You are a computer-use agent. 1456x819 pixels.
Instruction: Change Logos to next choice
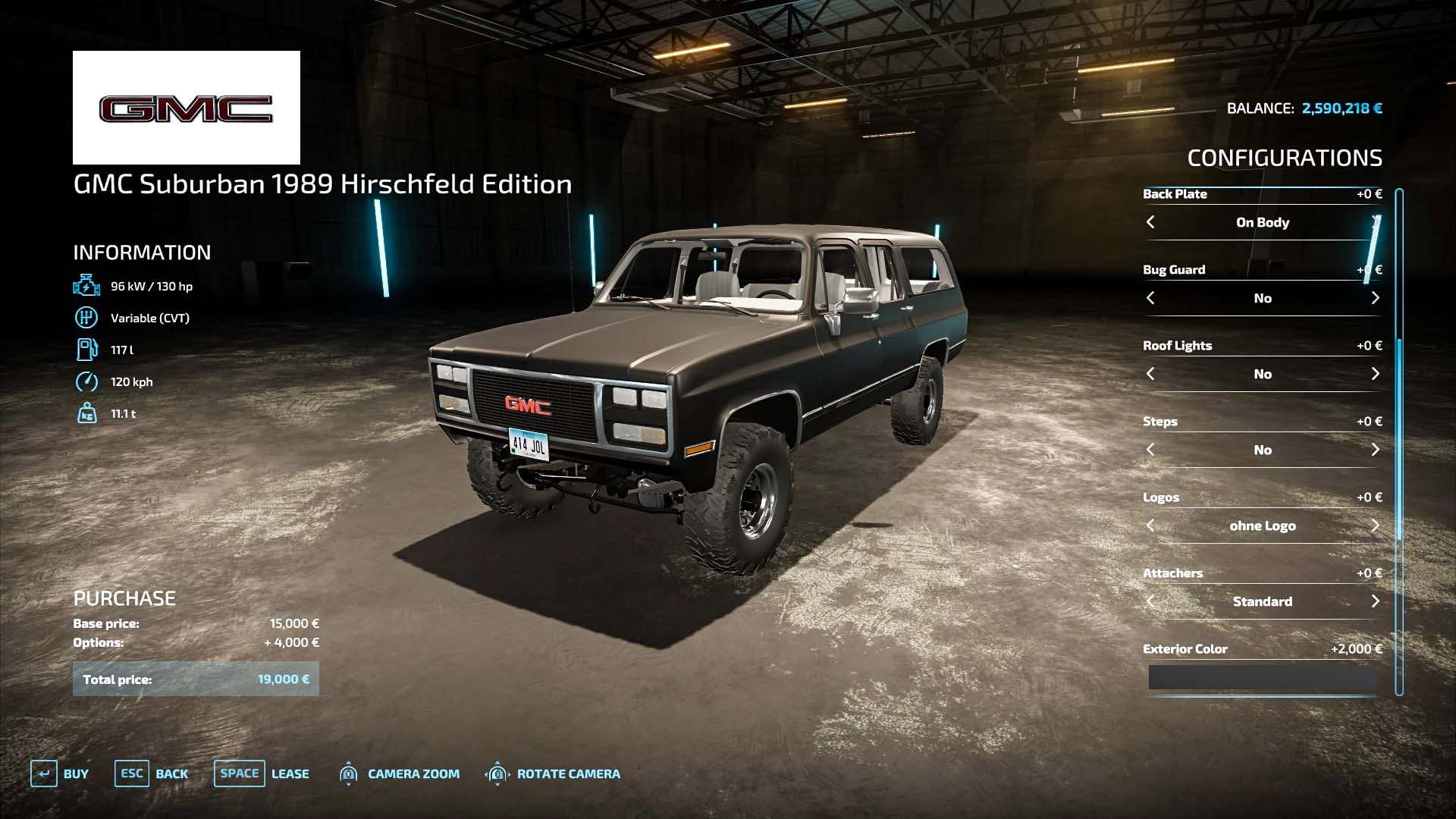point(1375,526)
